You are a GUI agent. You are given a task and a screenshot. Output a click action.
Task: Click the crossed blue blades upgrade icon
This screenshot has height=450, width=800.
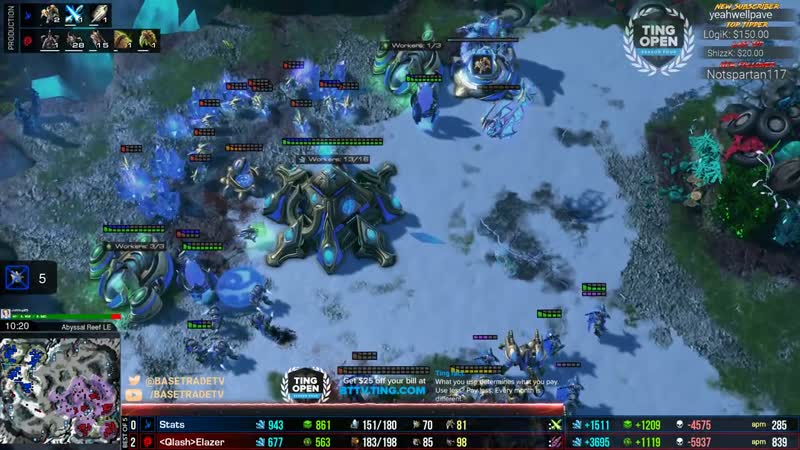(x=74, y=15)
